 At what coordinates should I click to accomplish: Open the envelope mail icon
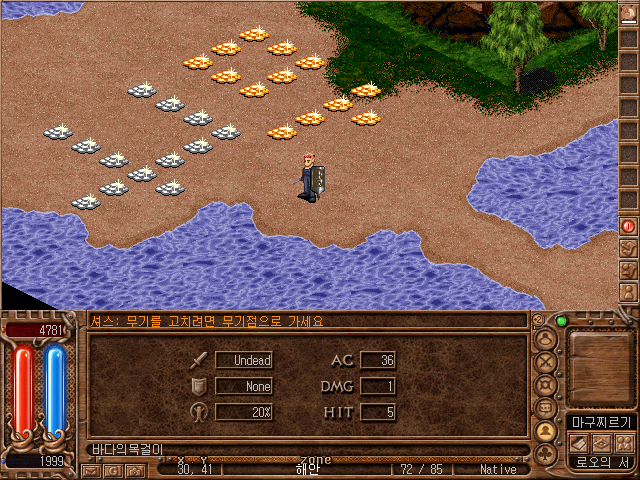pyautogui.click(x=89, y=470)
